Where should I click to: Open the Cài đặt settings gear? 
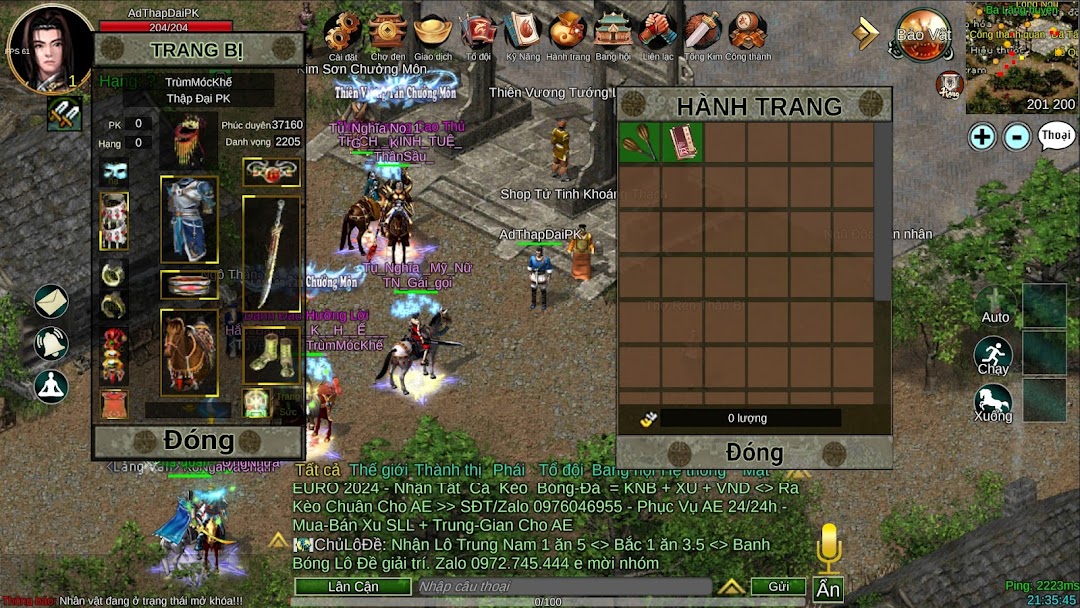pos(343,34)
